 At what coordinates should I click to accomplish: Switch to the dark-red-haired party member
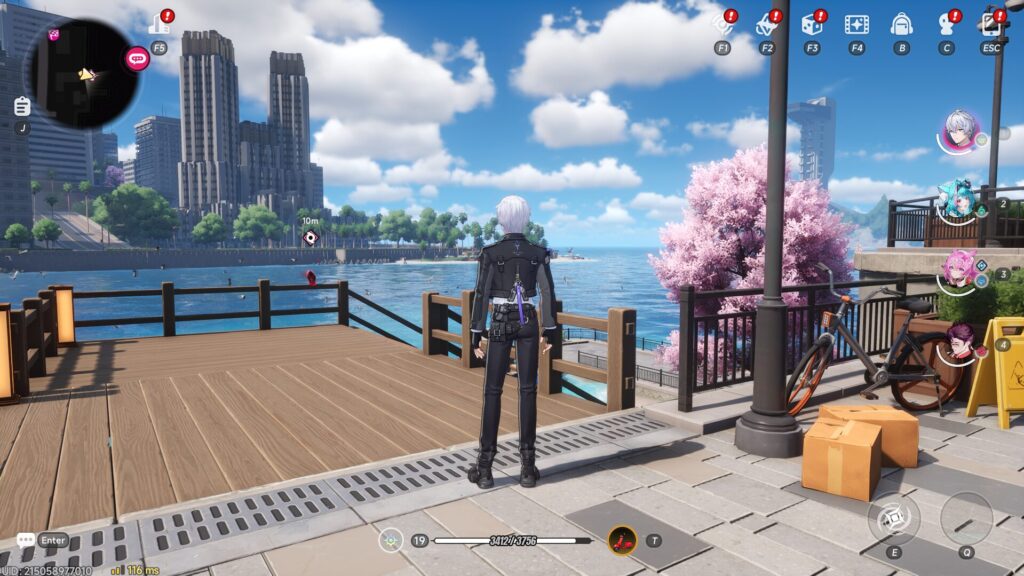(x=962, y=341)
